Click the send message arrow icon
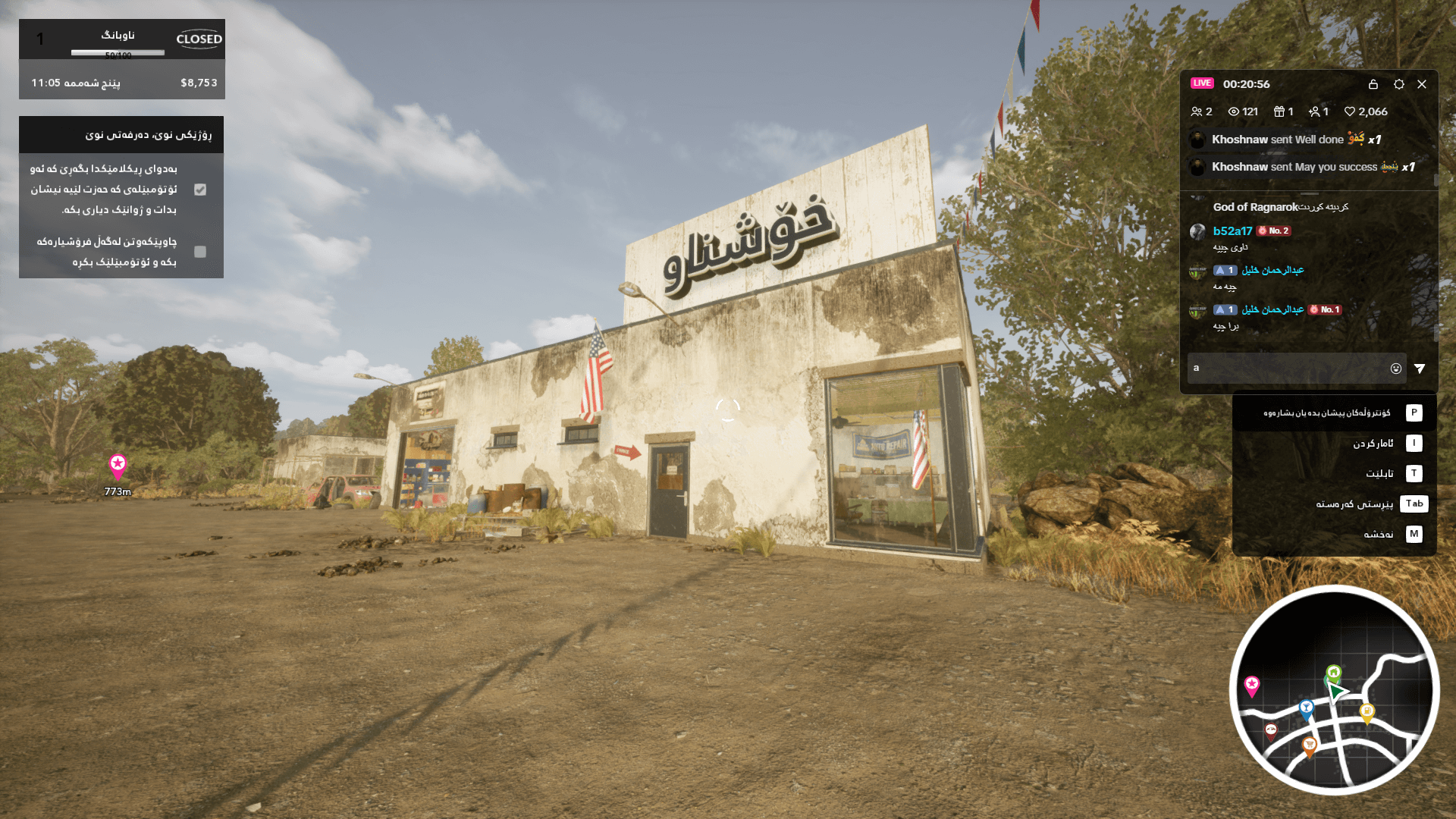Viewport: 1456px width, 819px height. [1422, 368]
